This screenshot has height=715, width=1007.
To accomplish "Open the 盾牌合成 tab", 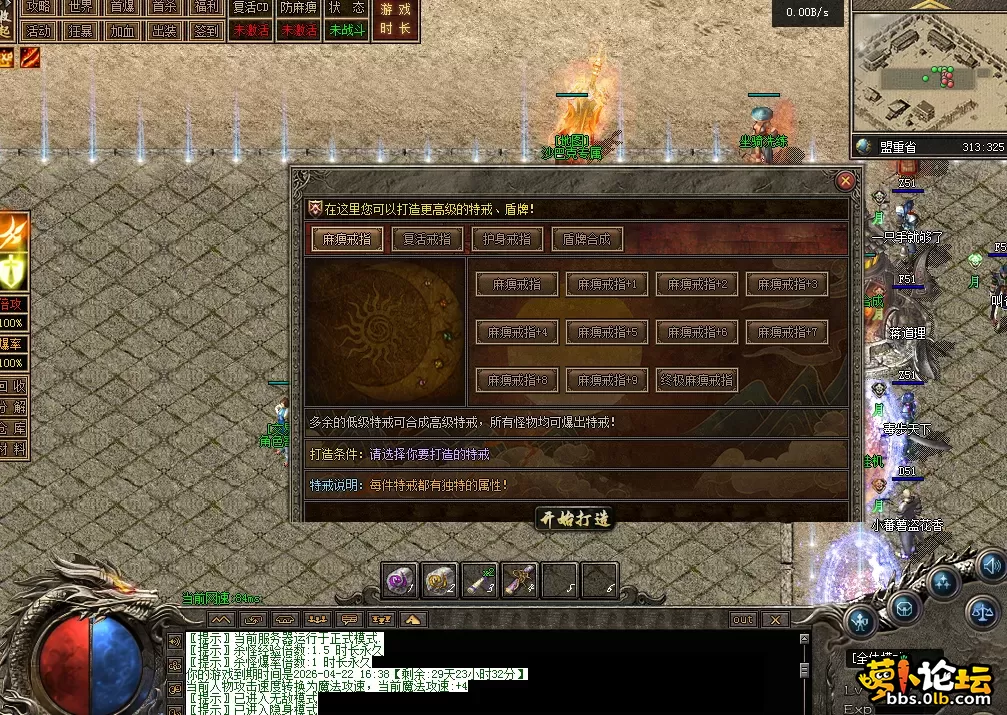I will coord(587,239).
